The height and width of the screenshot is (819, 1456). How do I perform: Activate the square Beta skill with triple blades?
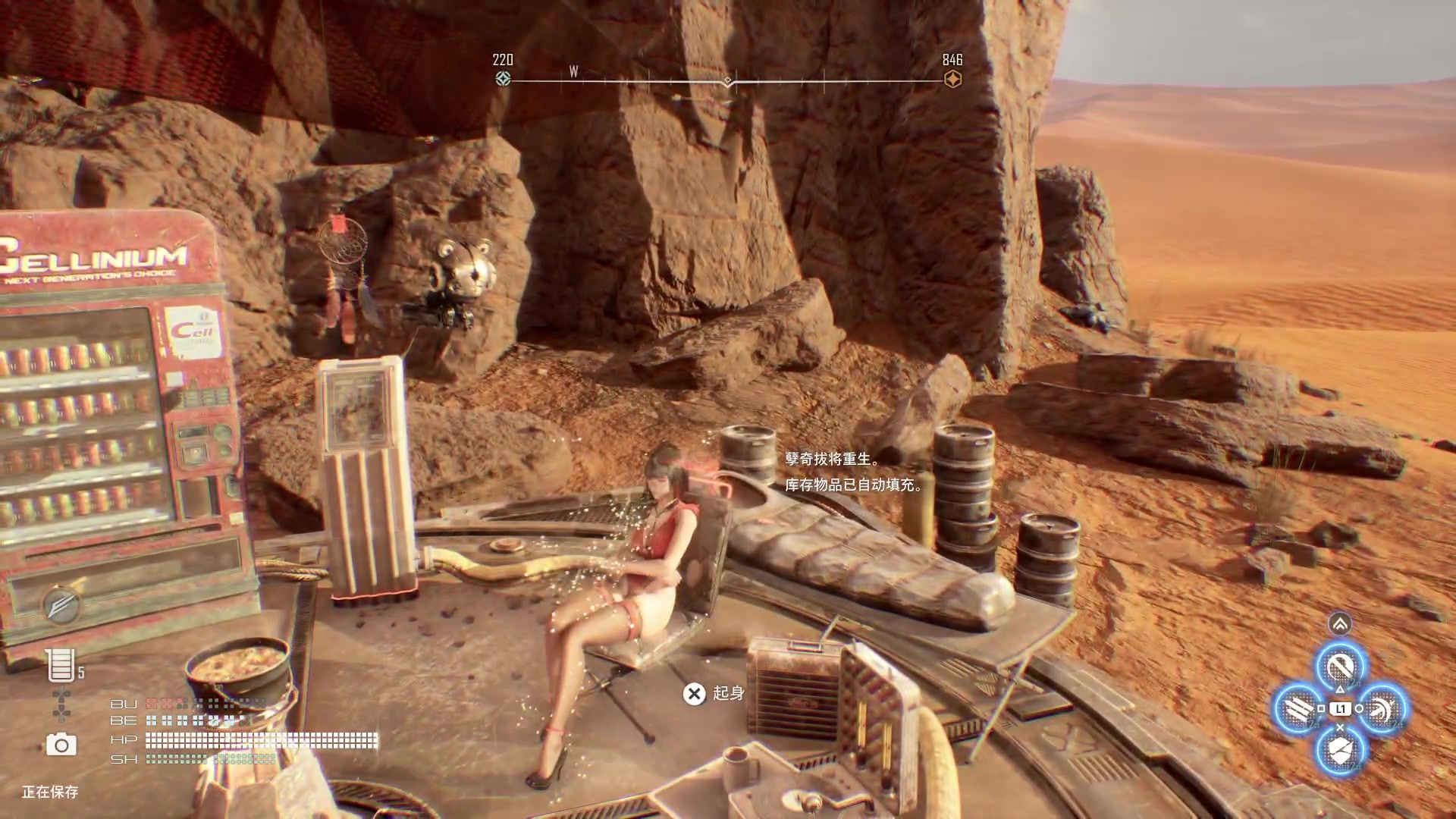tap(1299, 710)
